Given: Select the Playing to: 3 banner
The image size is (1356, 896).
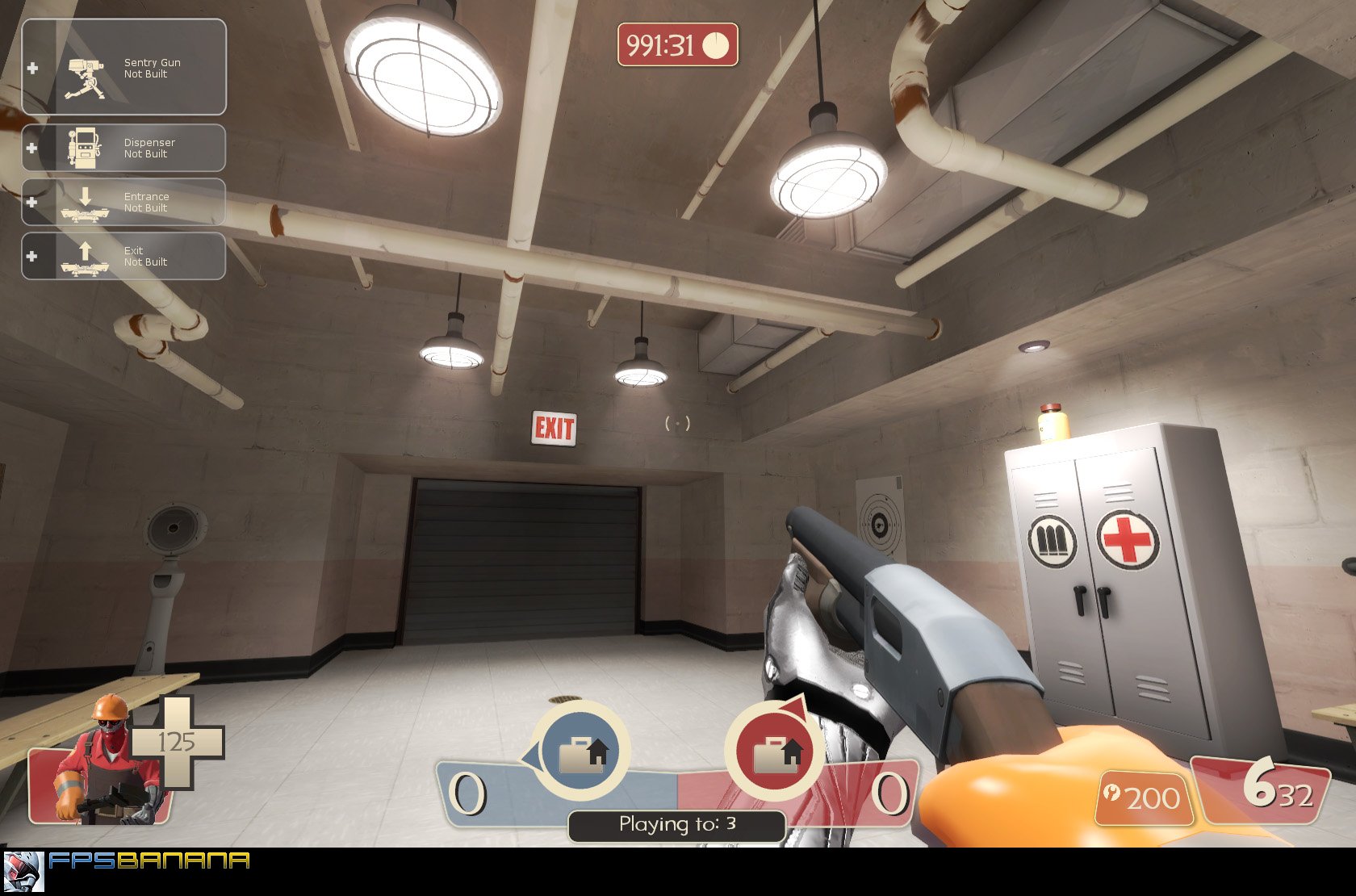Looking at the screenshot, I should coord(676,824).
